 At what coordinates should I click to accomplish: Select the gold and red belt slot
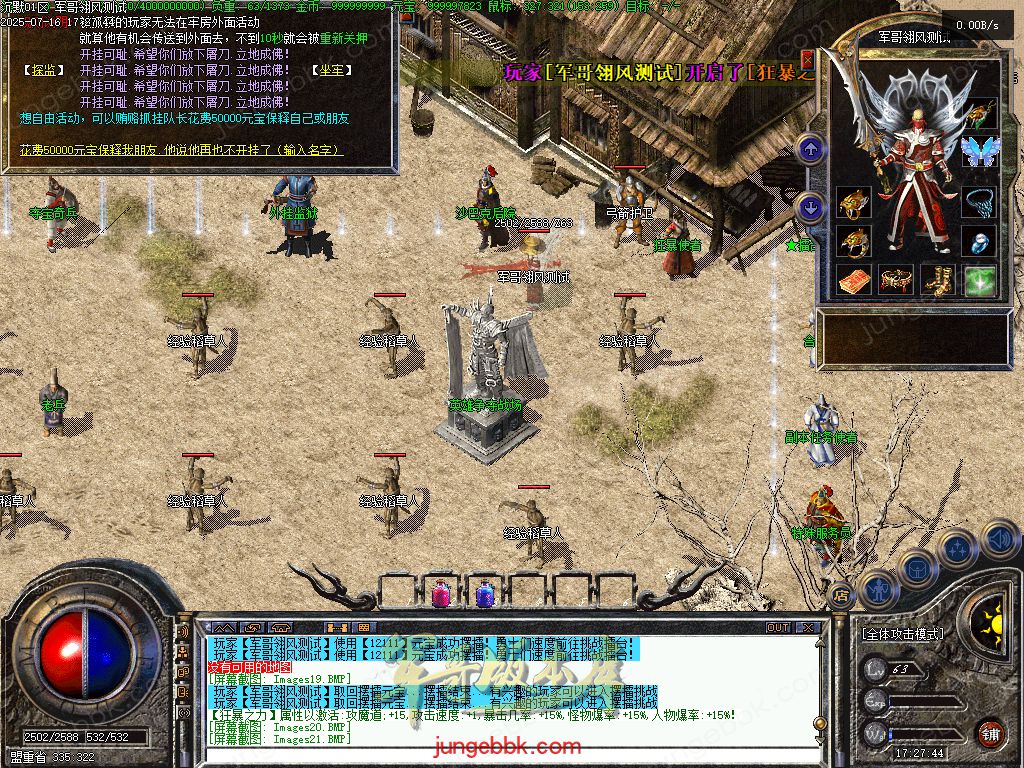click(895, 281)
